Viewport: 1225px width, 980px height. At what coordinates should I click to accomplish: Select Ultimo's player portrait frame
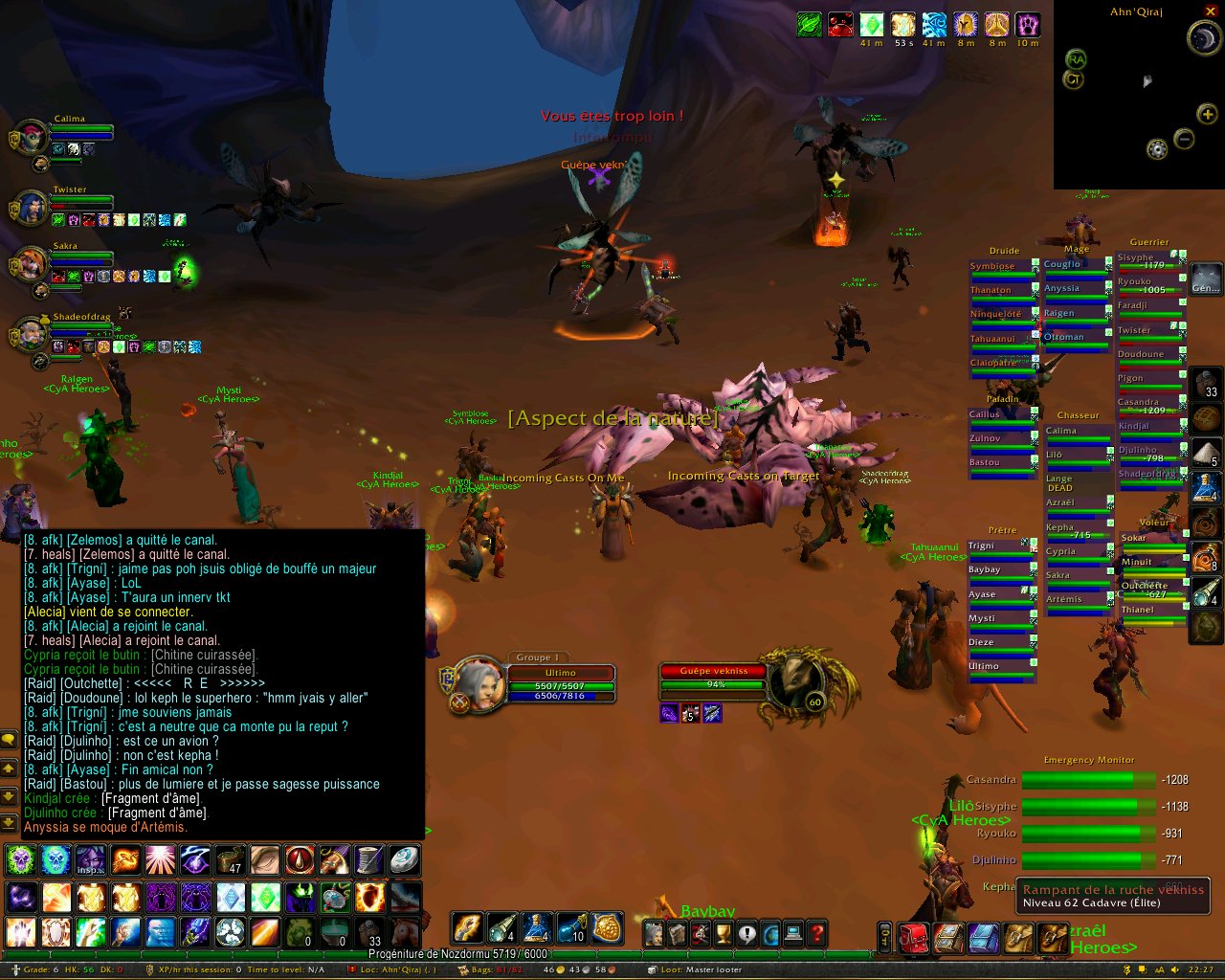(x=478, y=685)
